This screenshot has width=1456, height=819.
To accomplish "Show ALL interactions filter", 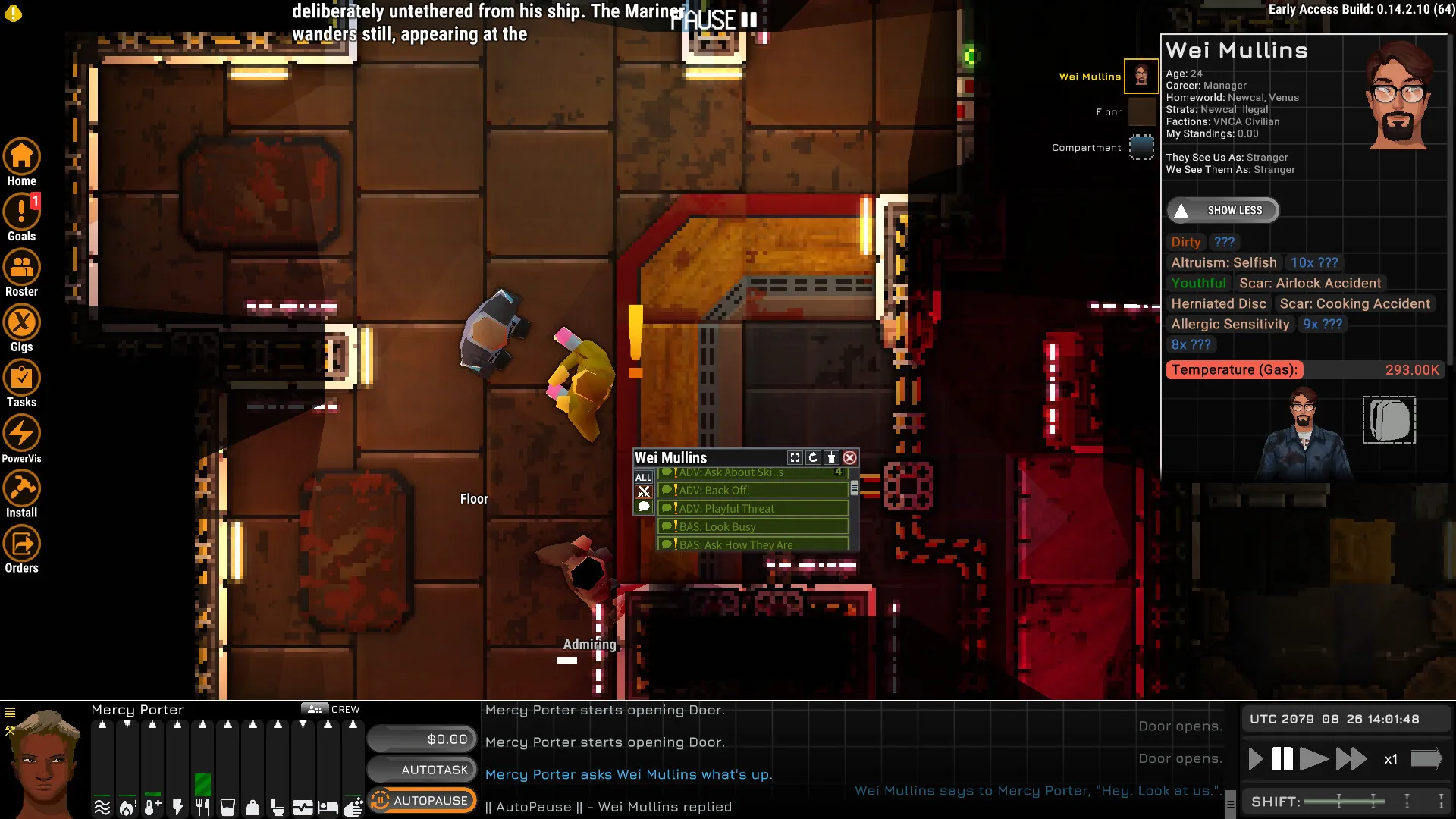I will [643, 477].
